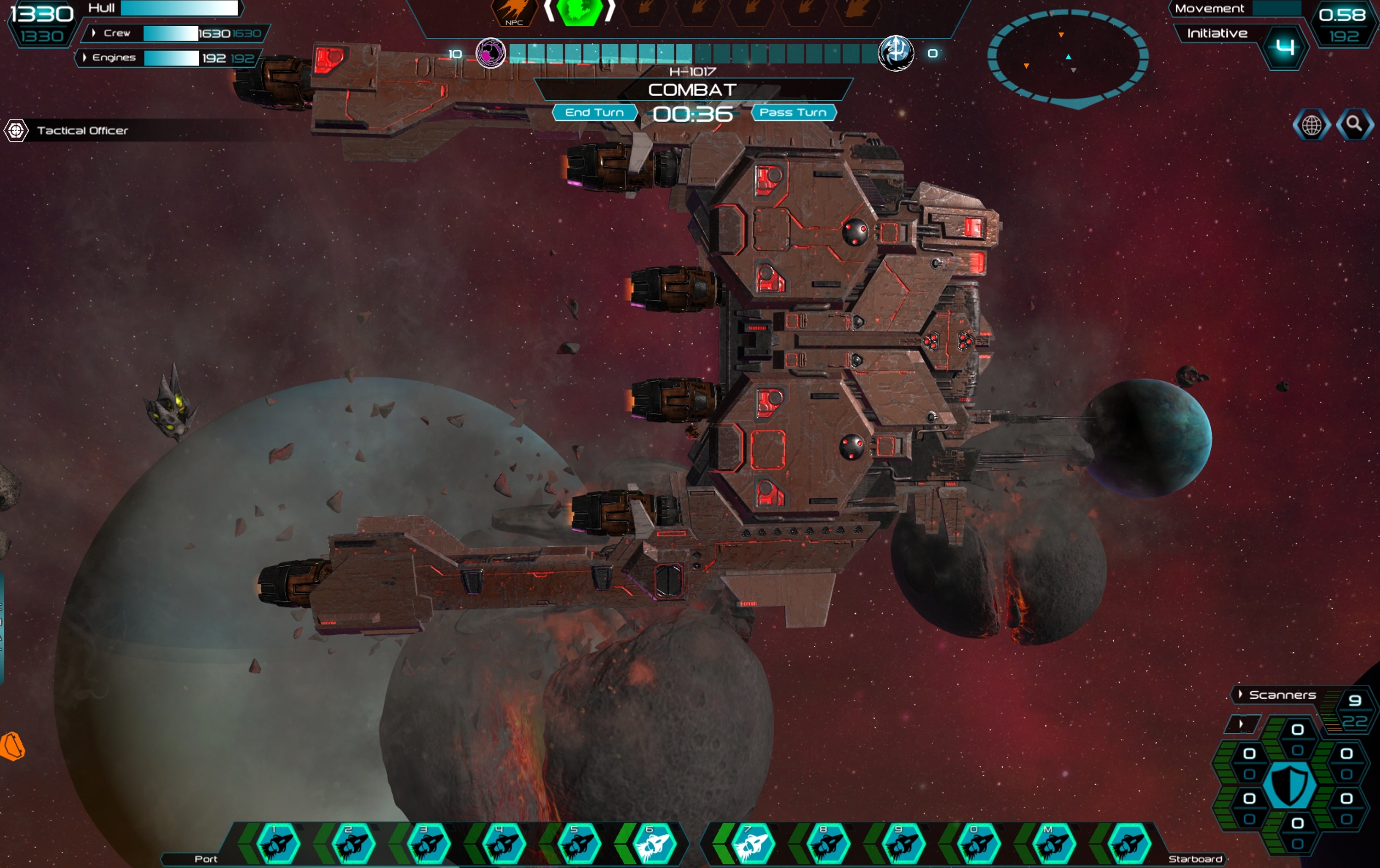
Task: Toggle the small arrow tab below Scanners
Action: pyautogui.click(x=1242, y=724)
